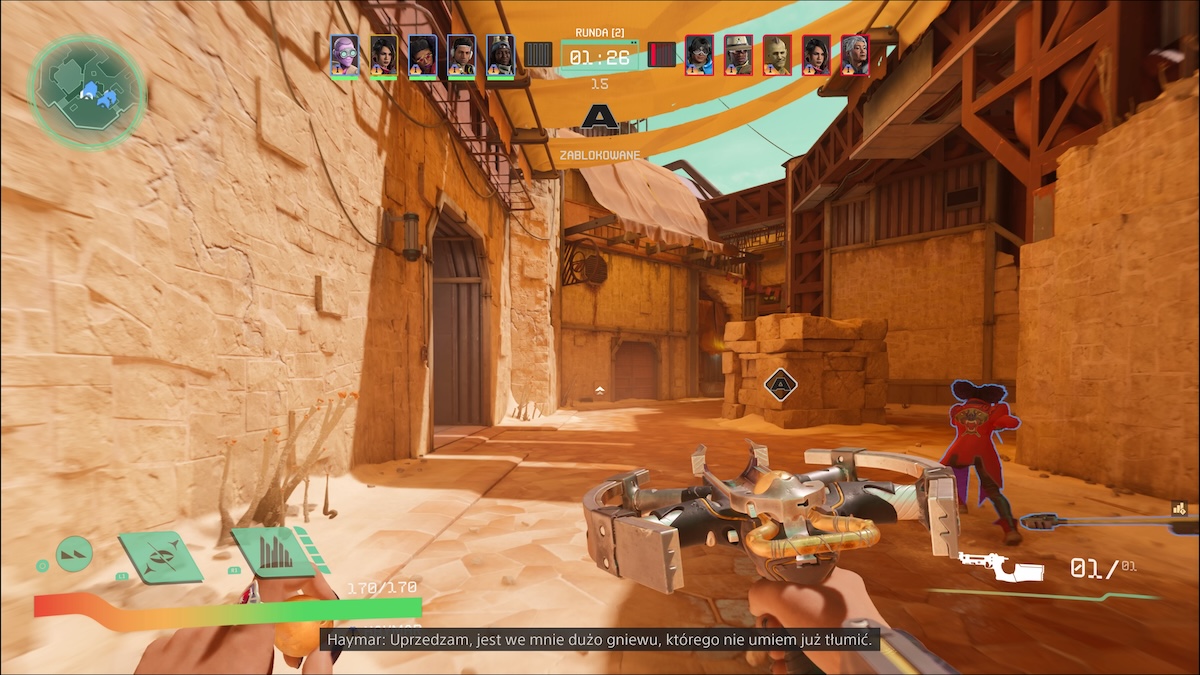Select the white crossbow weapon icon

pos(1000,566)
